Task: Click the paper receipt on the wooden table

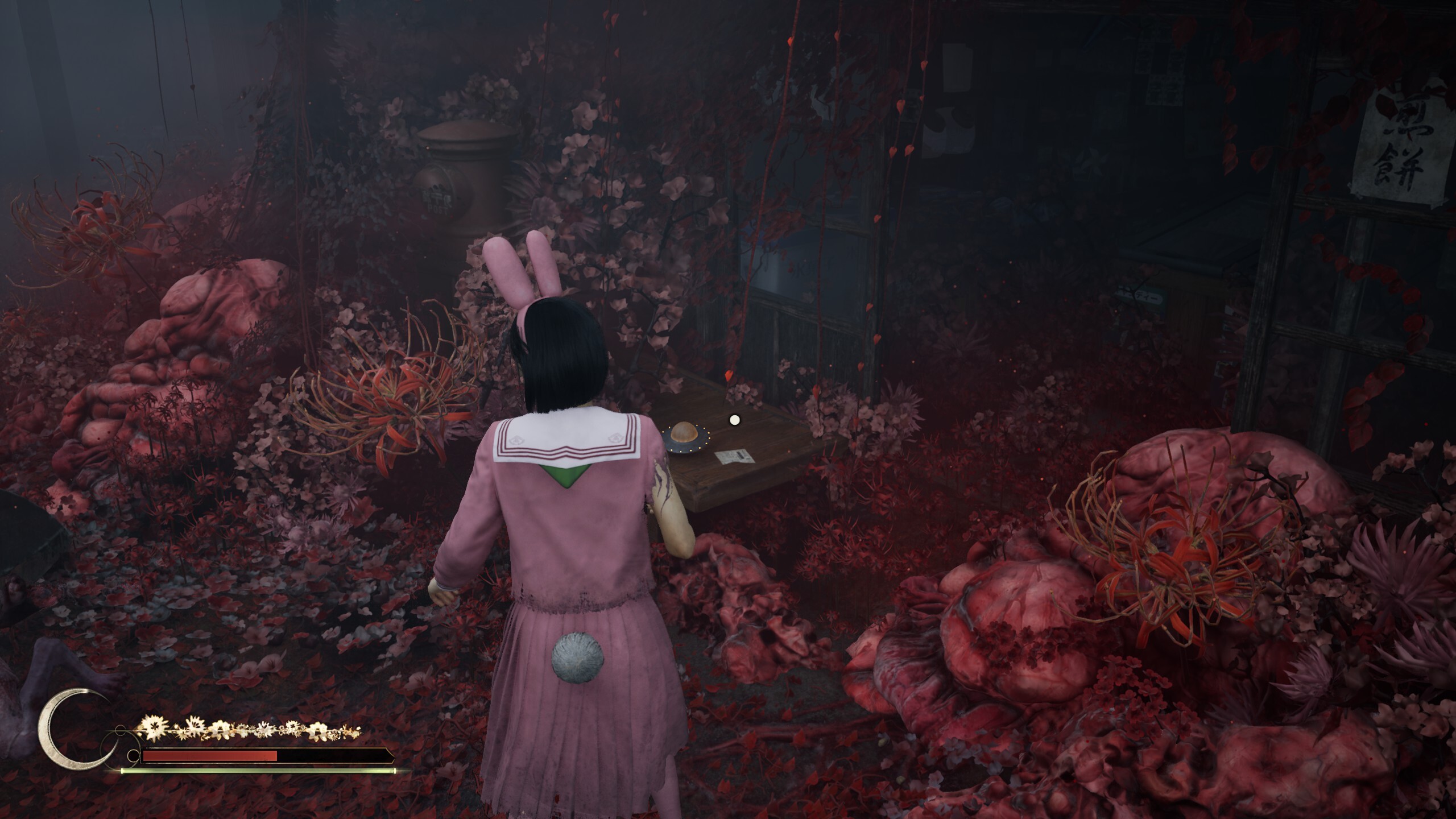Action: pos(734,457)
